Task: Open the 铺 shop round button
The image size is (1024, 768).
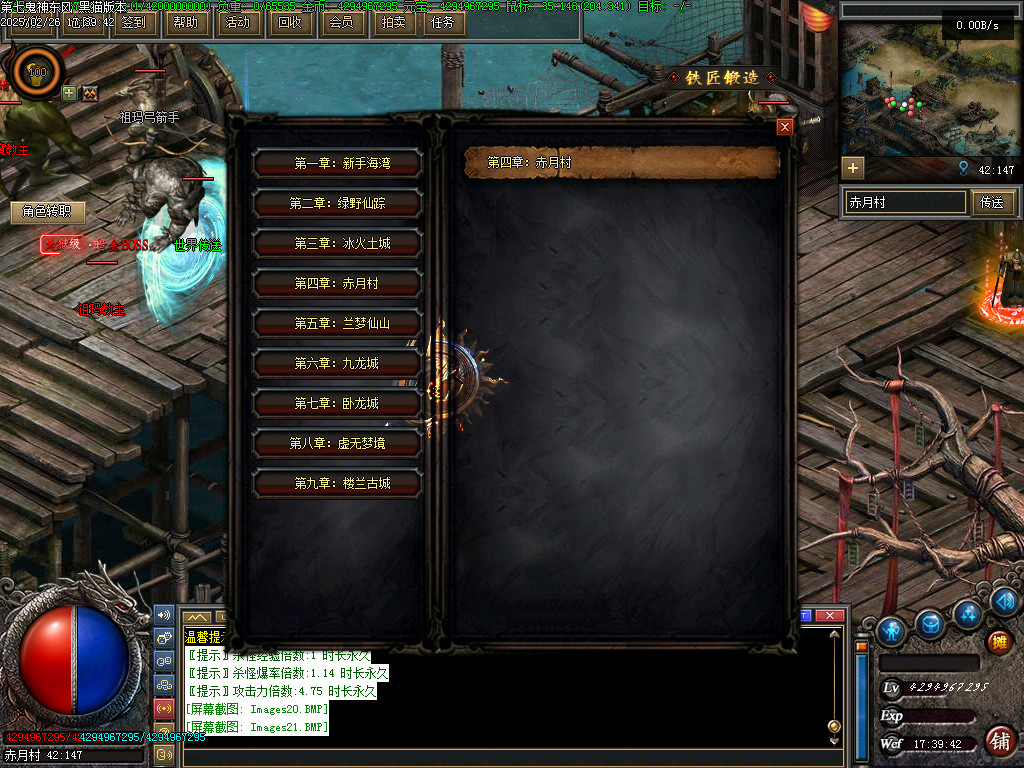Action: pos(998,741)
